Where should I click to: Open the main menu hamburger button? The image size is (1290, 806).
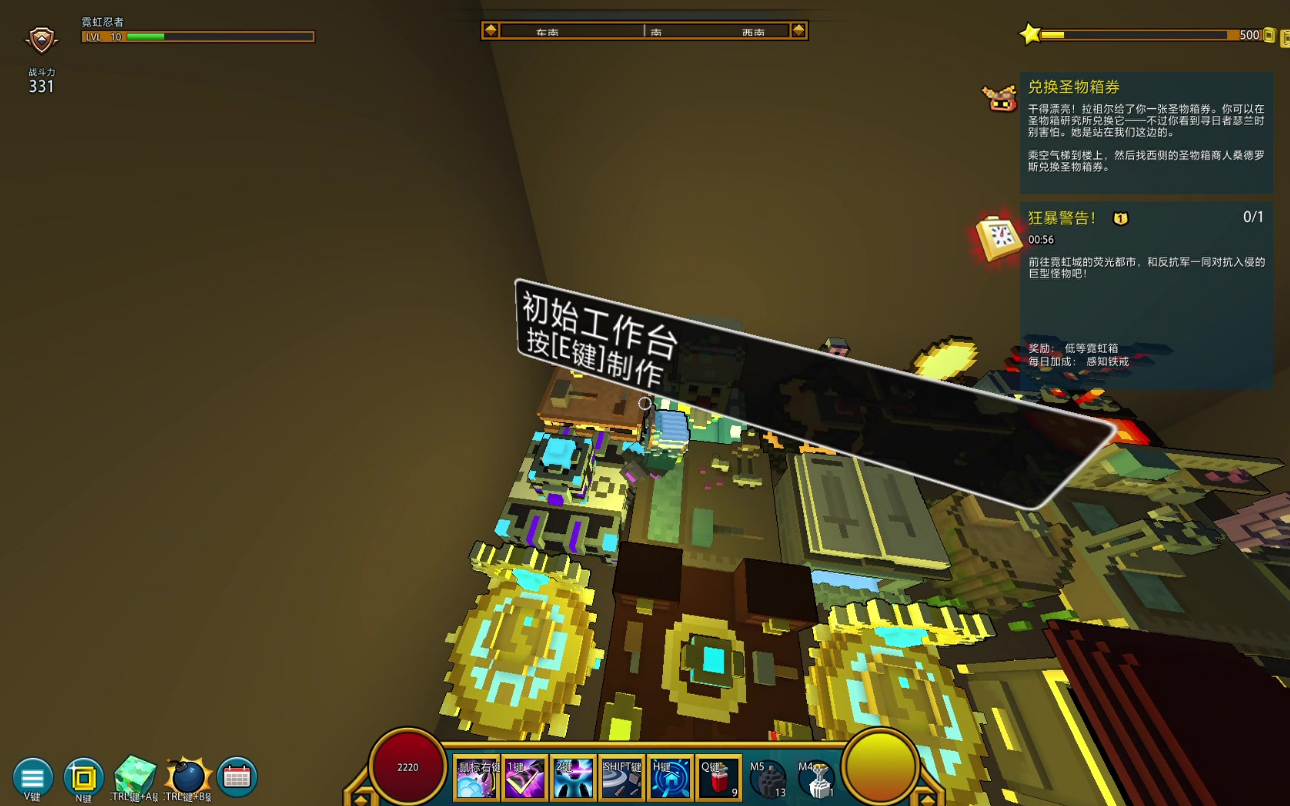[x=32, y=777]
